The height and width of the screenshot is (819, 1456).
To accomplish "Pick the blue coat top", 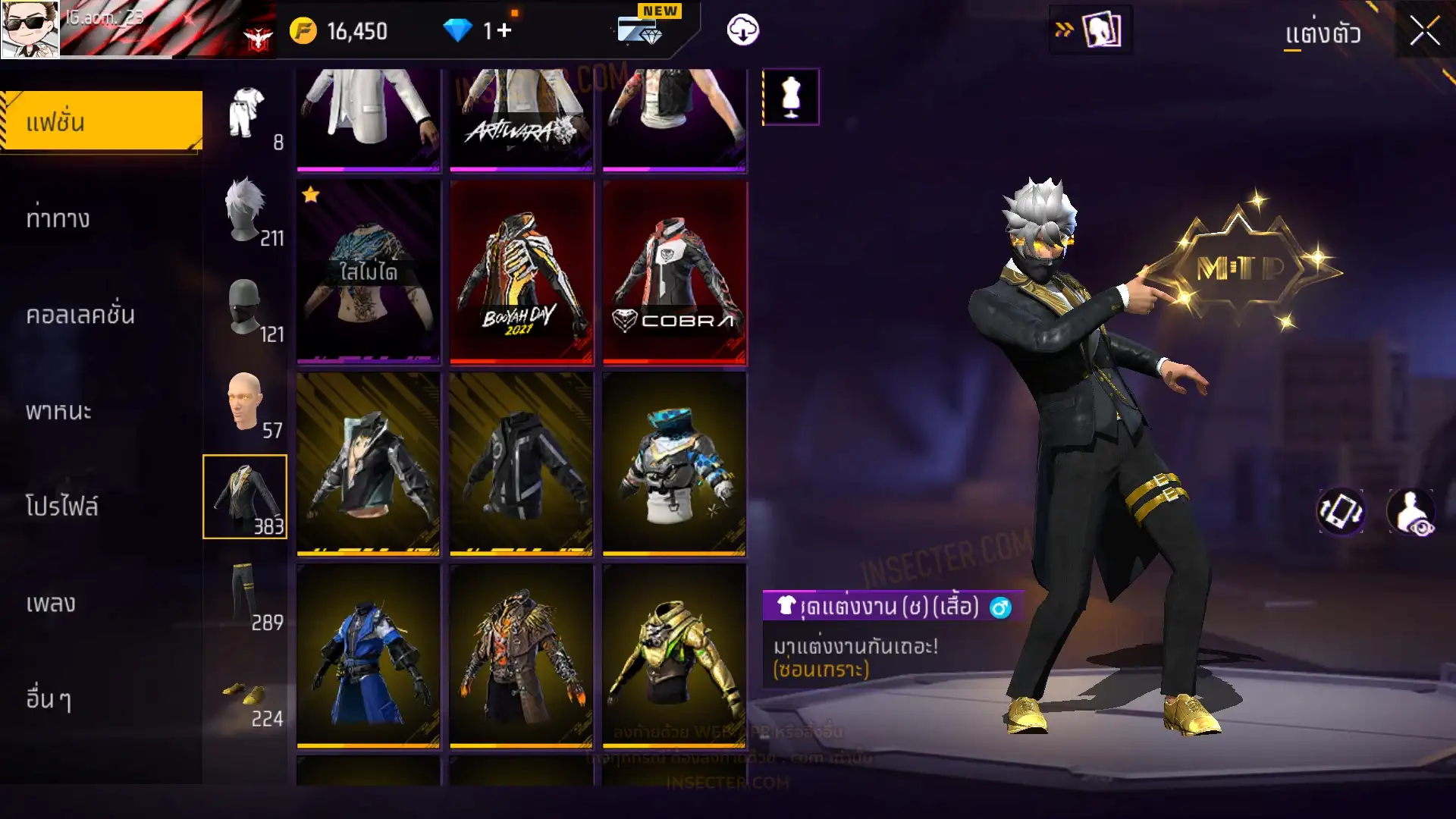I will click(369, 657).
